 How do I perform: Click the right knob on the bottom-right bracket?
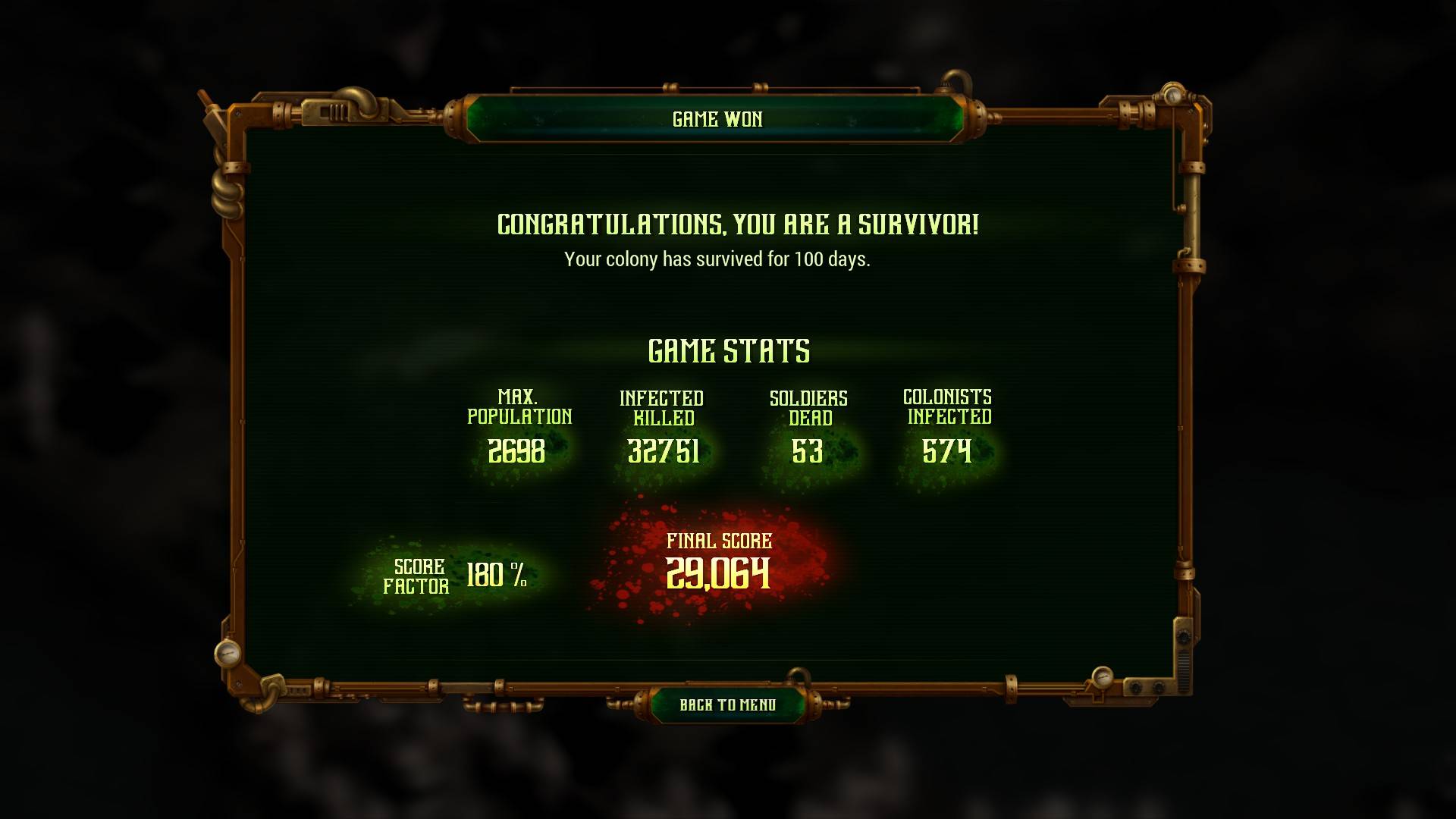pos(1159,687)
